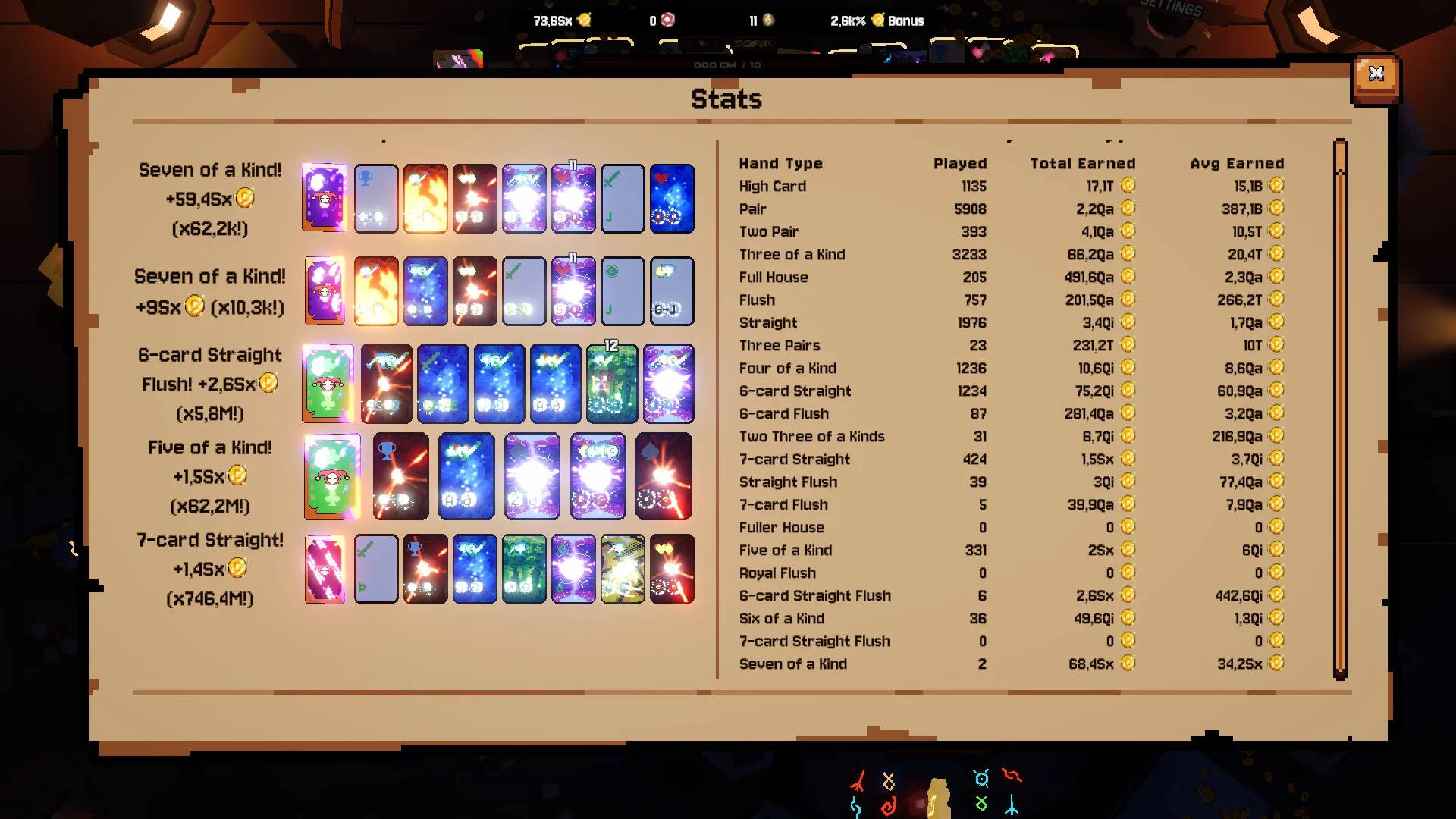Select the Full House stats row
The height and width of the screenshot is (819, 1456).
(x=773, y=278)
